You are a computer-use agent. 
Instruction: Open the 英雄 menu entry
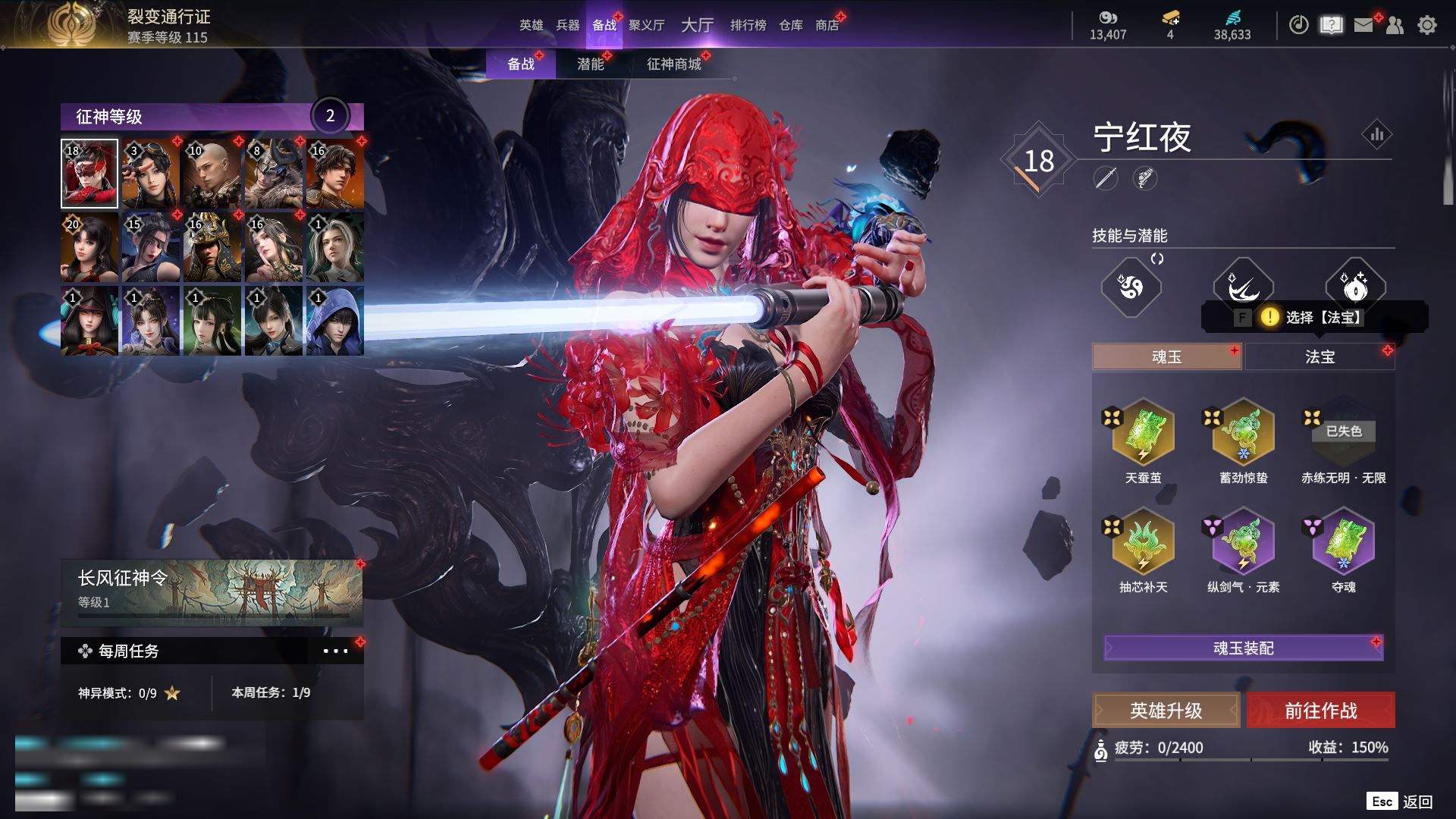pyautogui.click(x=531, y=25)
